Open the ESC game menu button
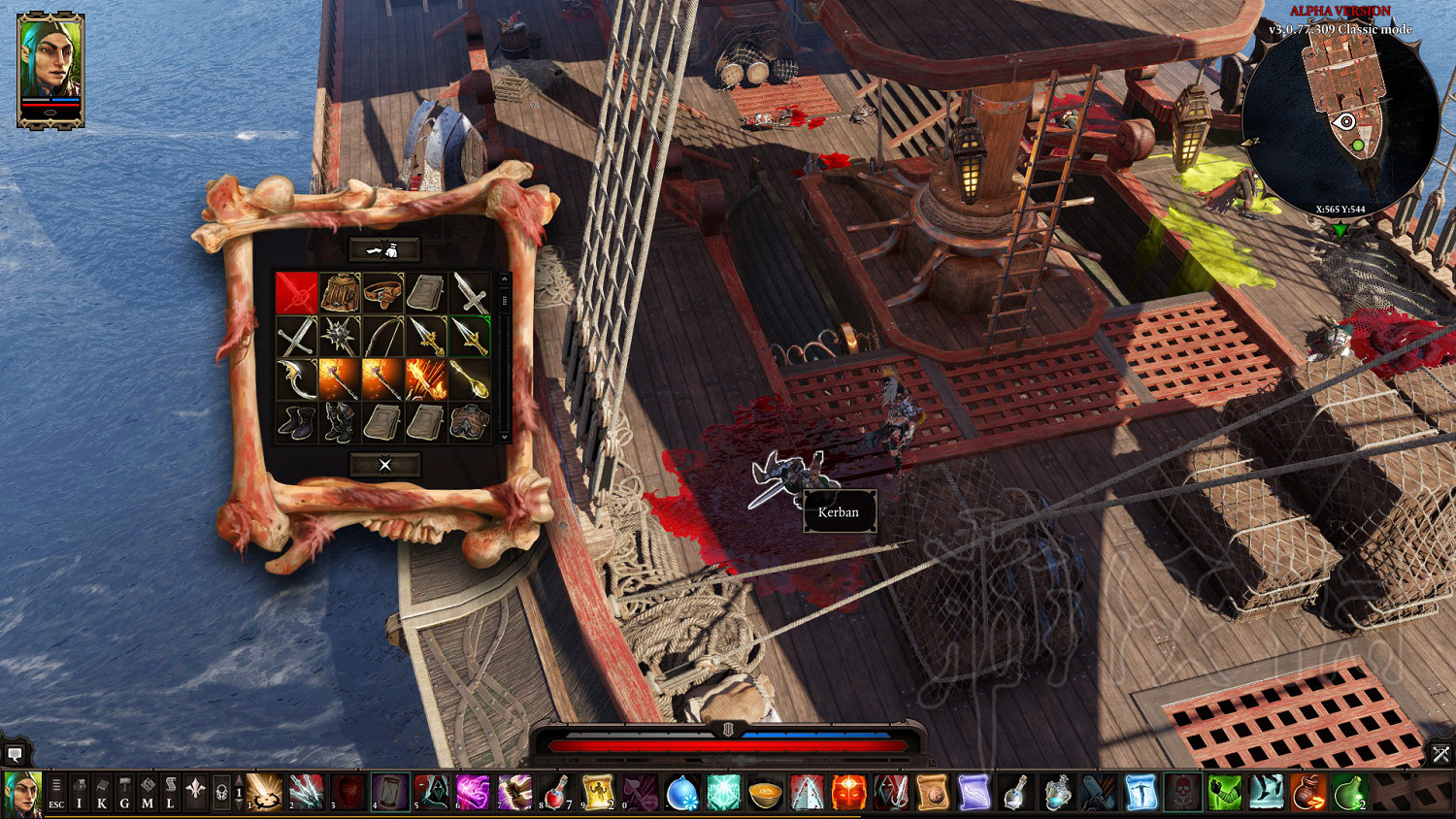Viewport: 1456px width, 819px height. point(56,794)
